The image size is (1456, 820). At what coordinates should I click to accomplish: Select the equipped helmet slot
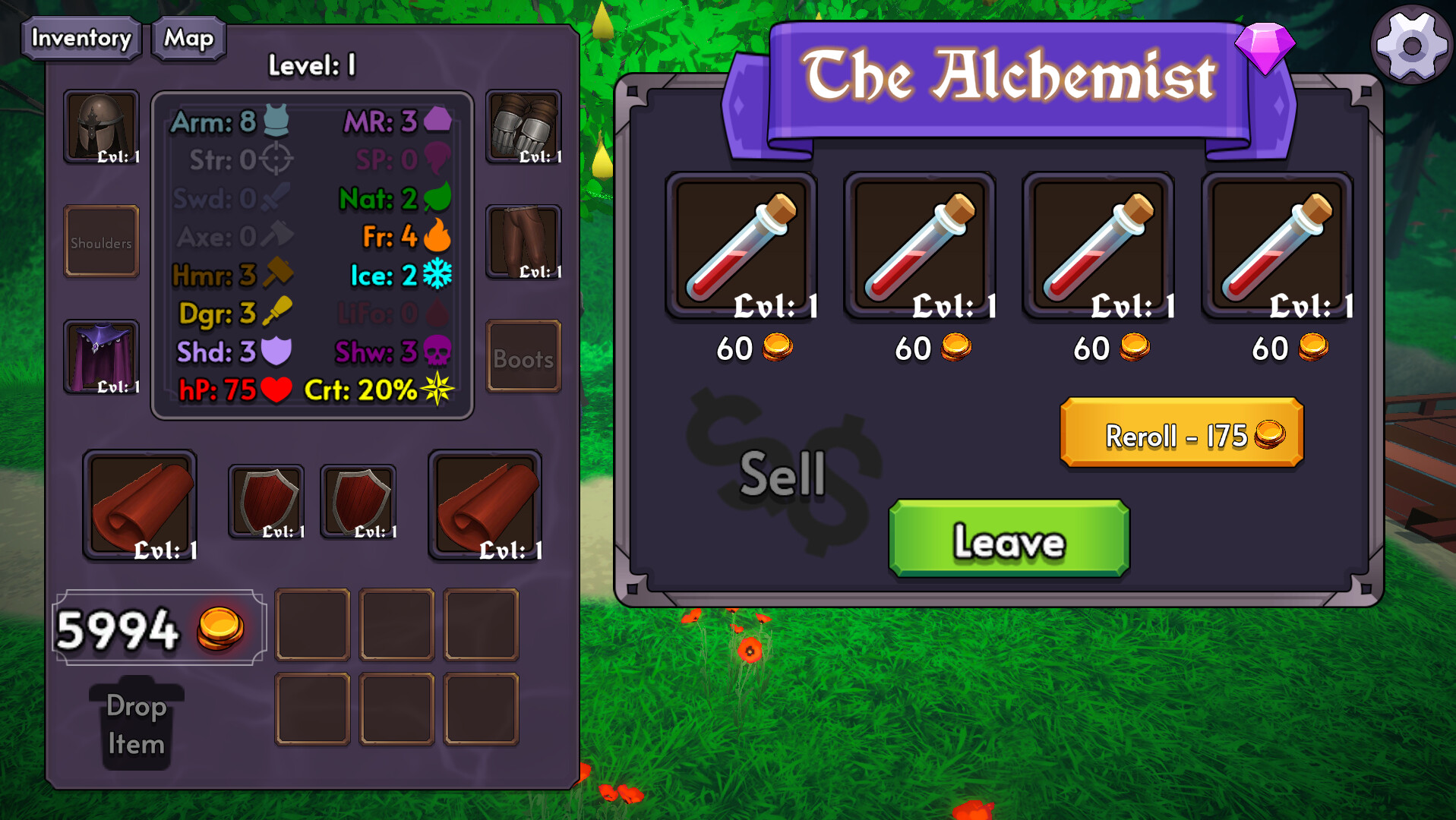pyautogui.click(x=102, y=127)
